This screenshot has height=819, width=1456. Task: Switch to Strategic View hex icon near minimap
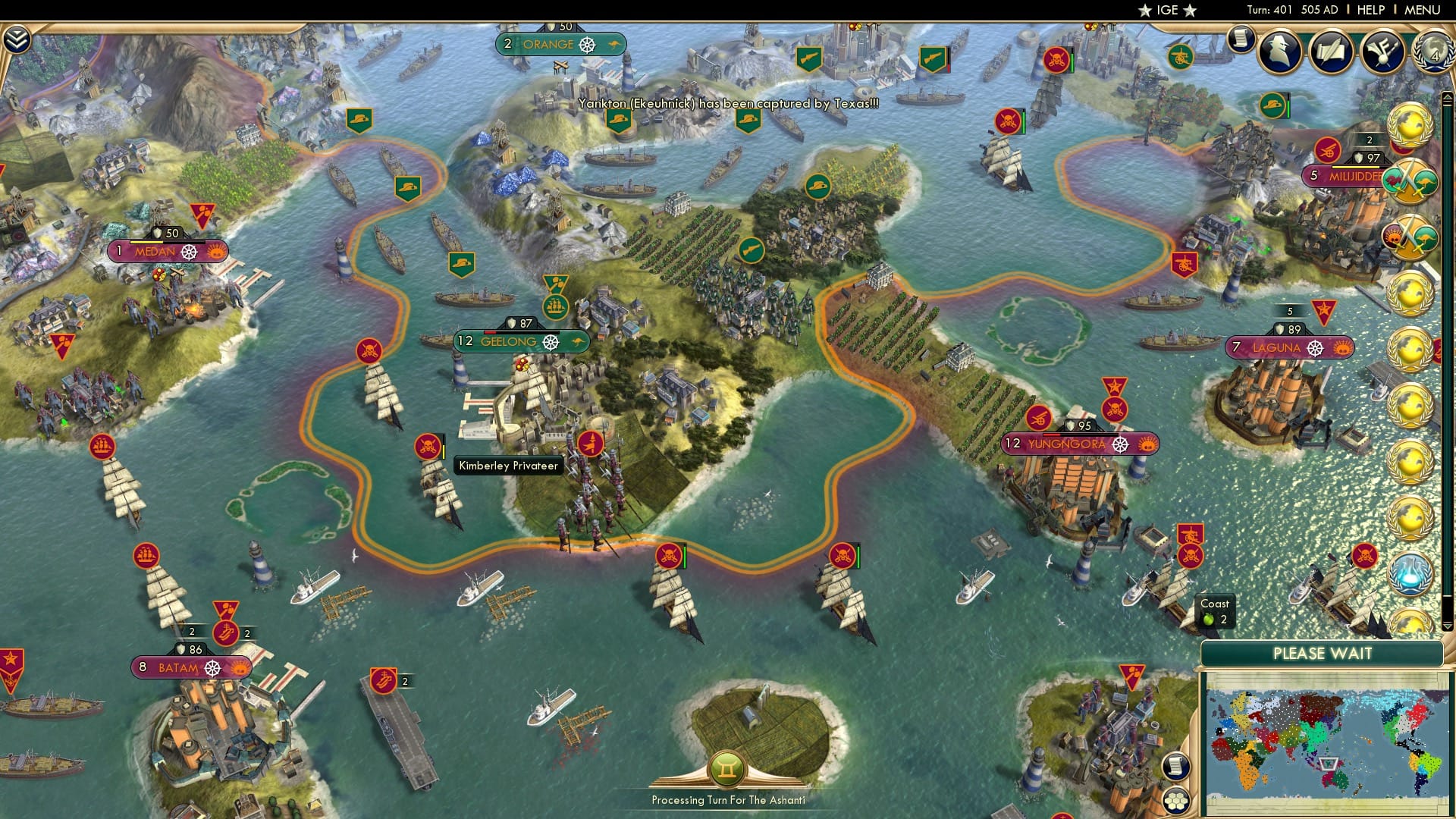coord(1175,801)
